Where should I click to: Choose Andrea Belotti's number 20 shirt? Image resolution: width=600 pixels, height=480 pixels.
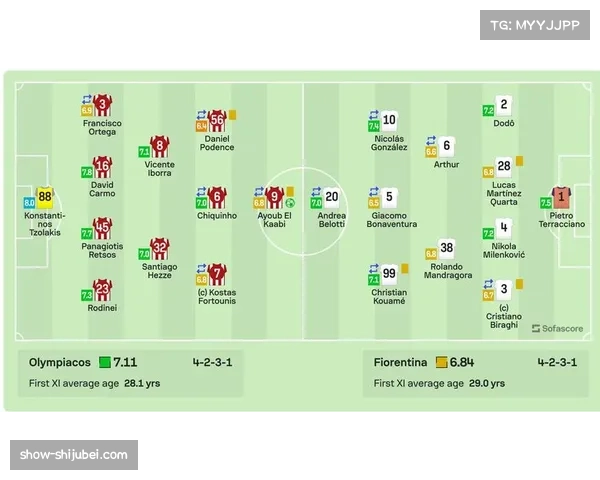332,198
